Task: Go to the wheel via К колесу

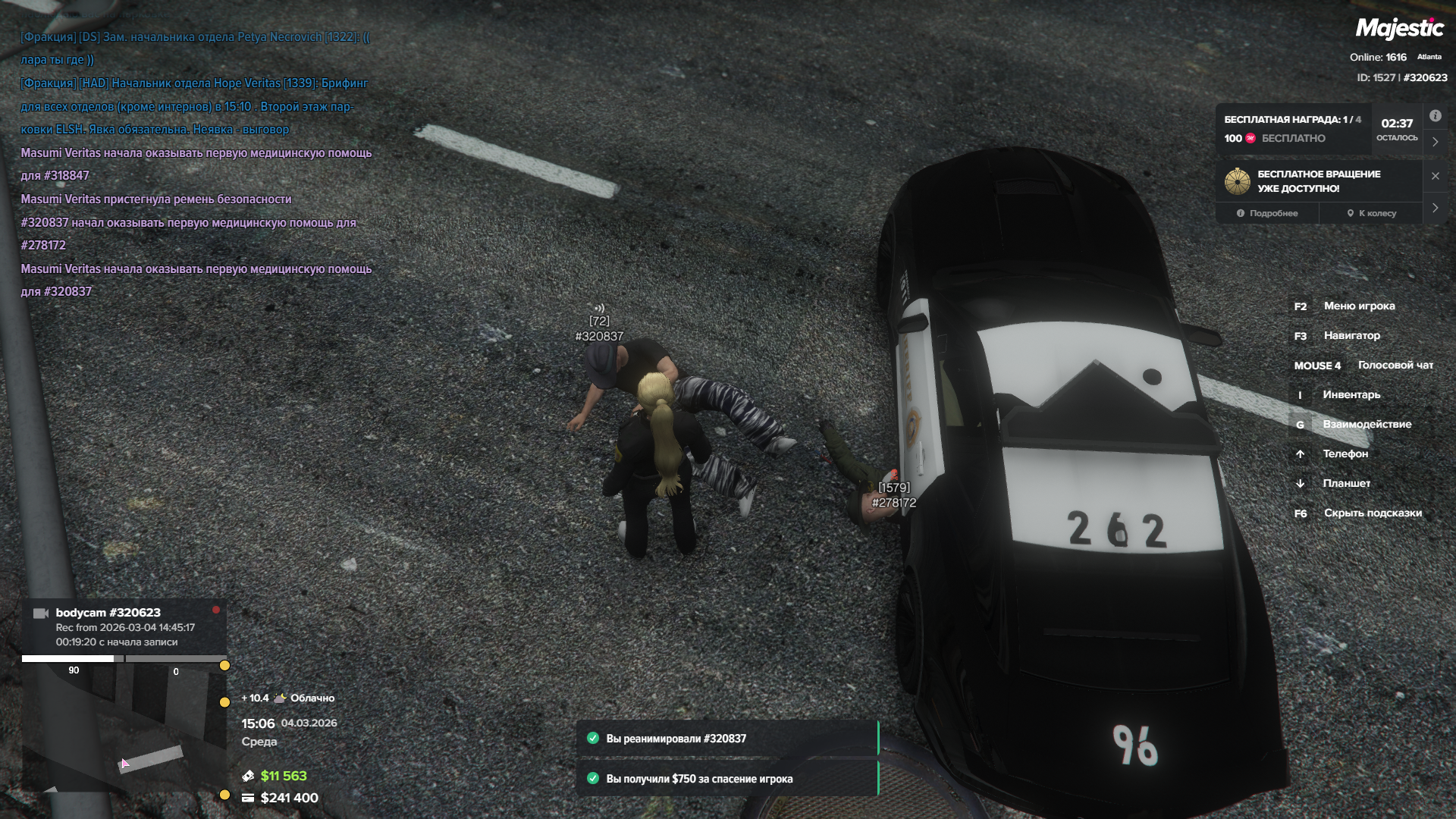Action: [x=1372, y=213]
